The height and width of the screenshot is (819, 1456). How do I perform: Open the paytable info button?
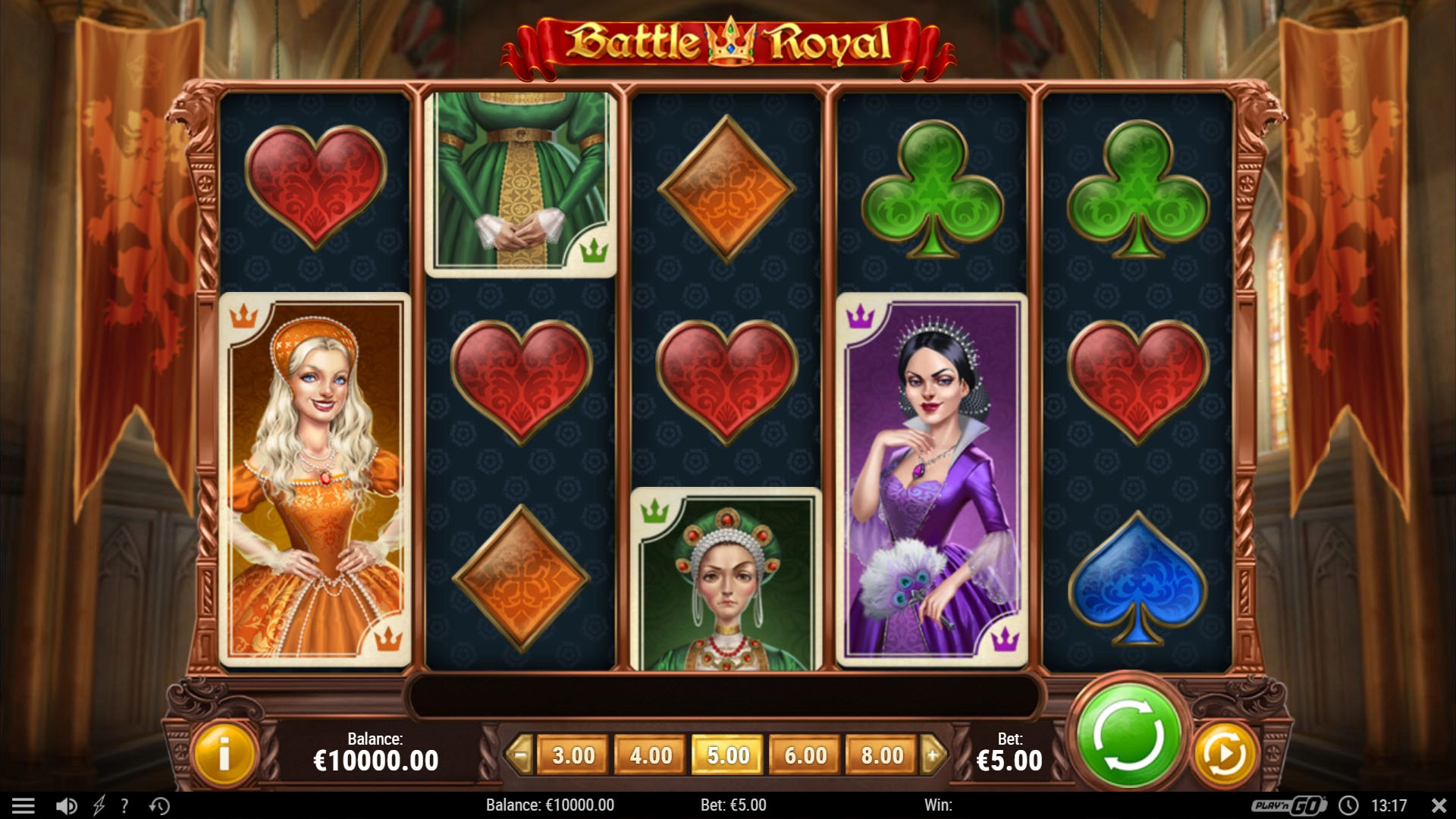click(x=224, y=755)
